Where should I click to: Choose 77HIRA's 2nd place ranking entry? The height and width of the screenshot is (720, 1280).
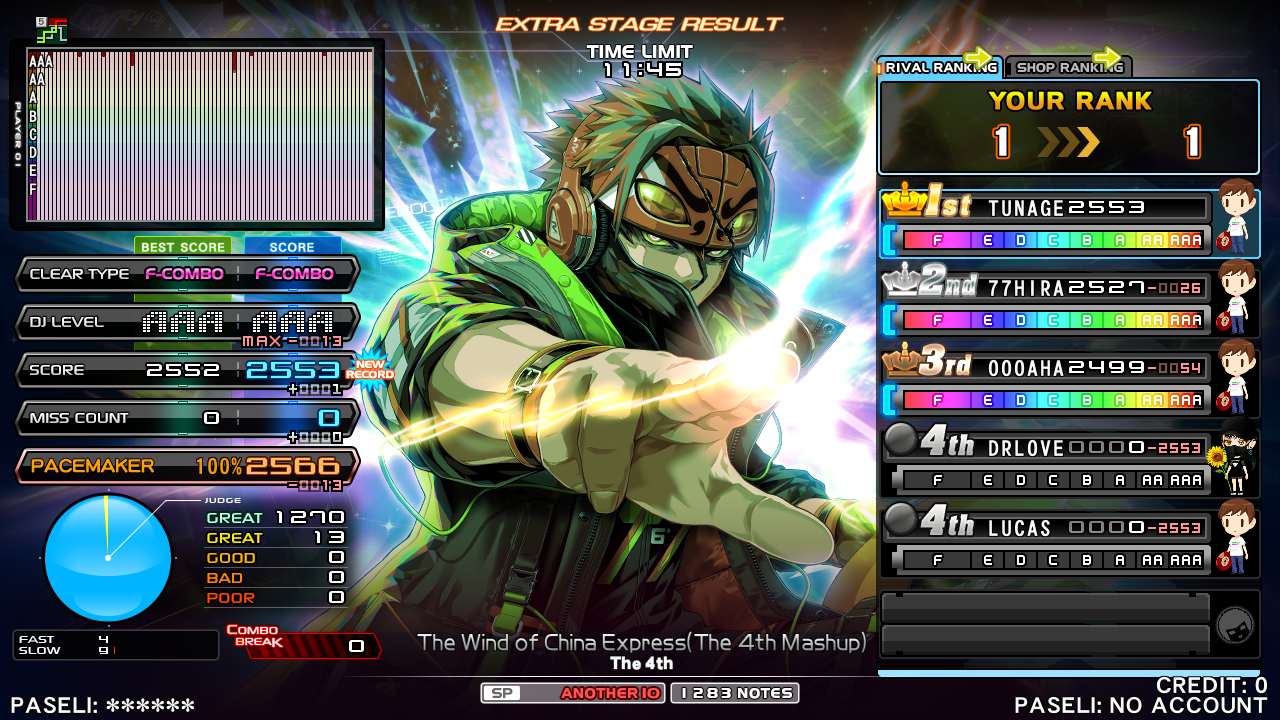(1045, 303)
